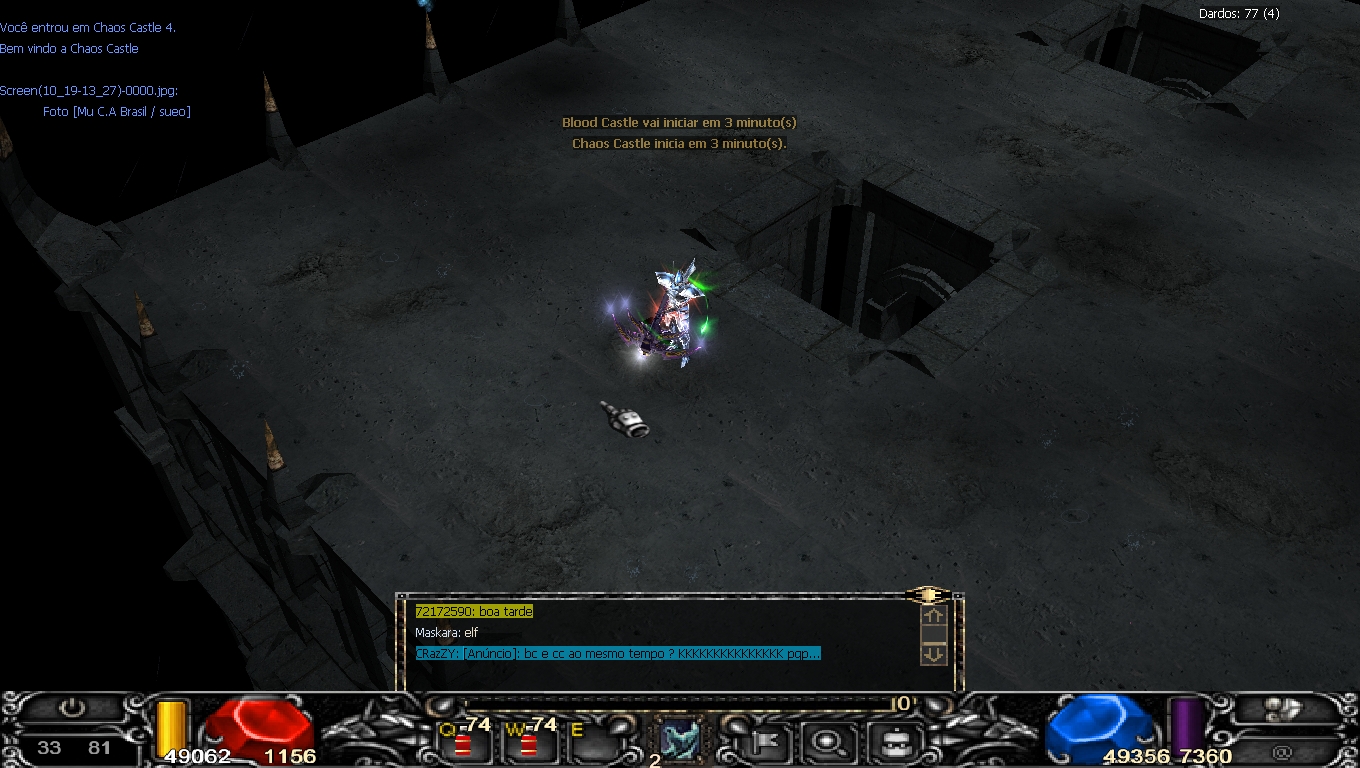Select the 'boa tarde' chat message
1360x768 pixels.
[474, 611]
